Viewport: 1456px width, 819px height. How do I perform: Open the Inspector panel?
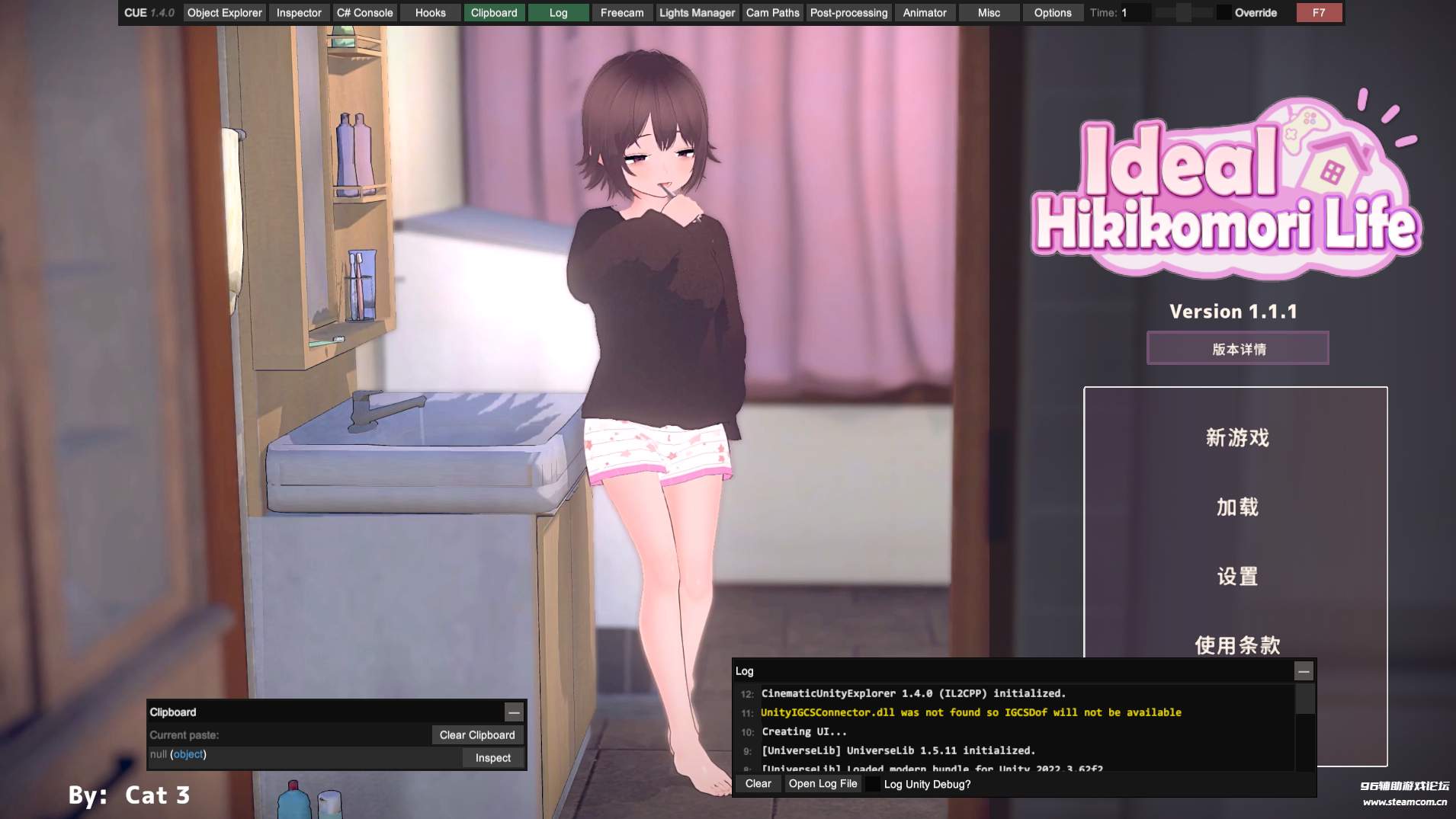pyautogui.click(x=299, y=12)
